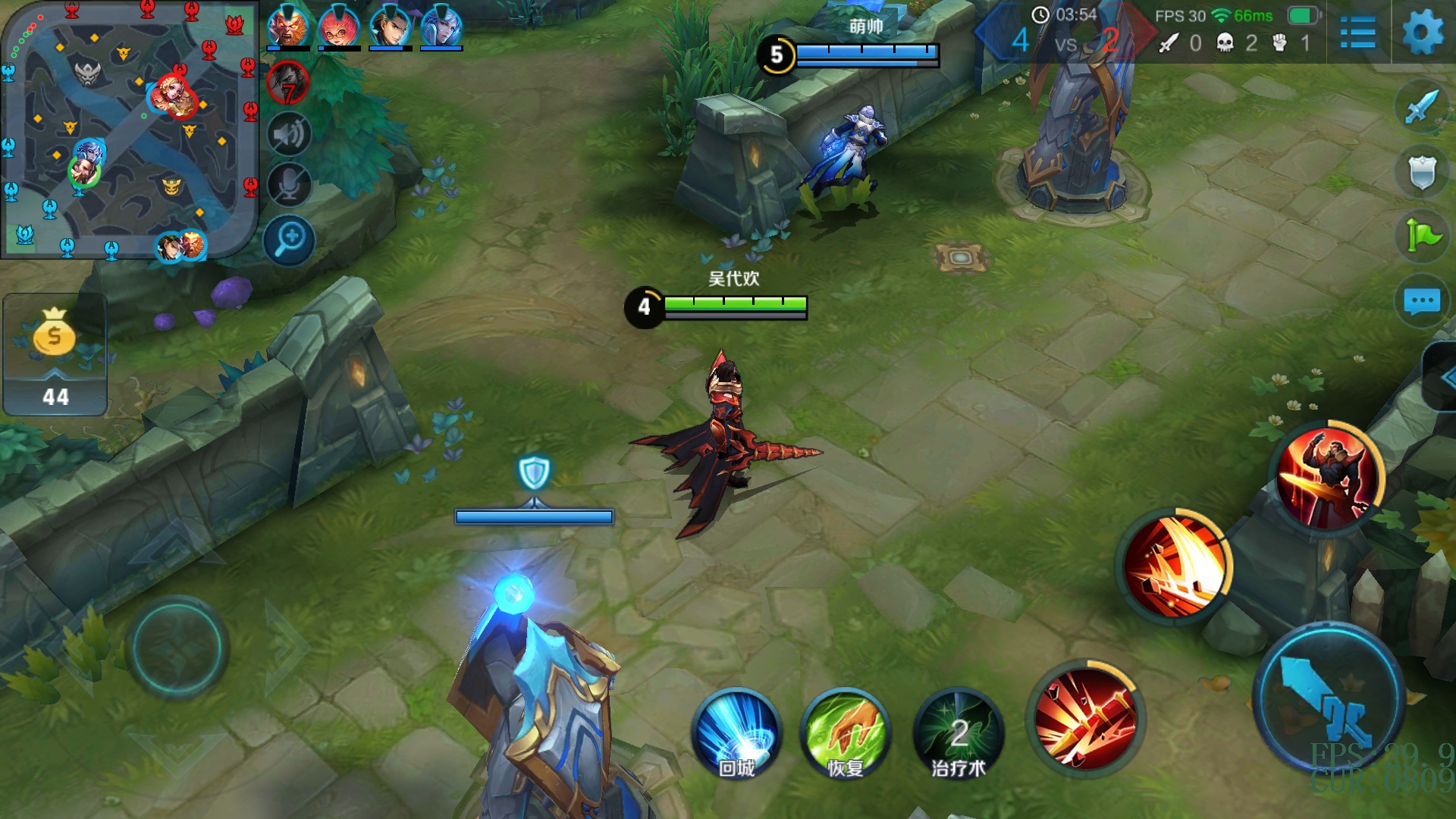Show the scoreboard list panel
The height and width of the screenshot is (819, 1456).
click(1357, 33)
